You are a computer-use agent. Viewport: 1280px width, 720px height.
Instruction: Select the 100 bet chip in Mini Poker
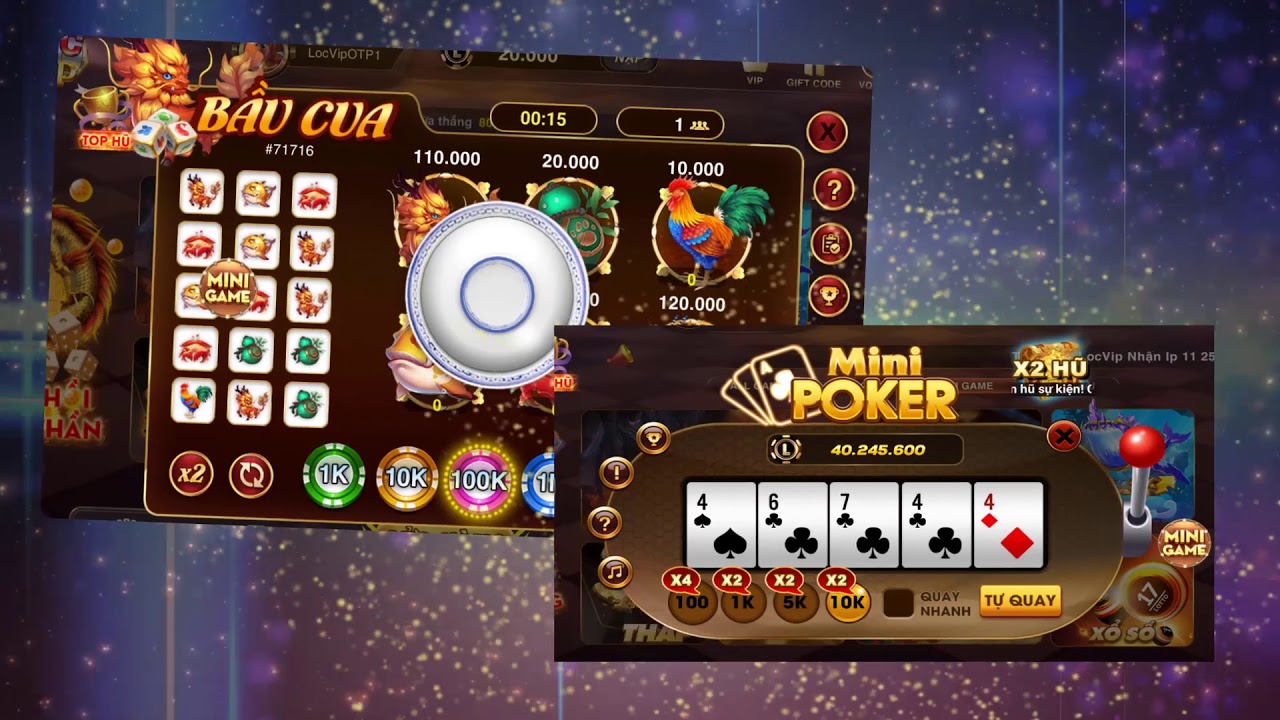coord(691,601)
